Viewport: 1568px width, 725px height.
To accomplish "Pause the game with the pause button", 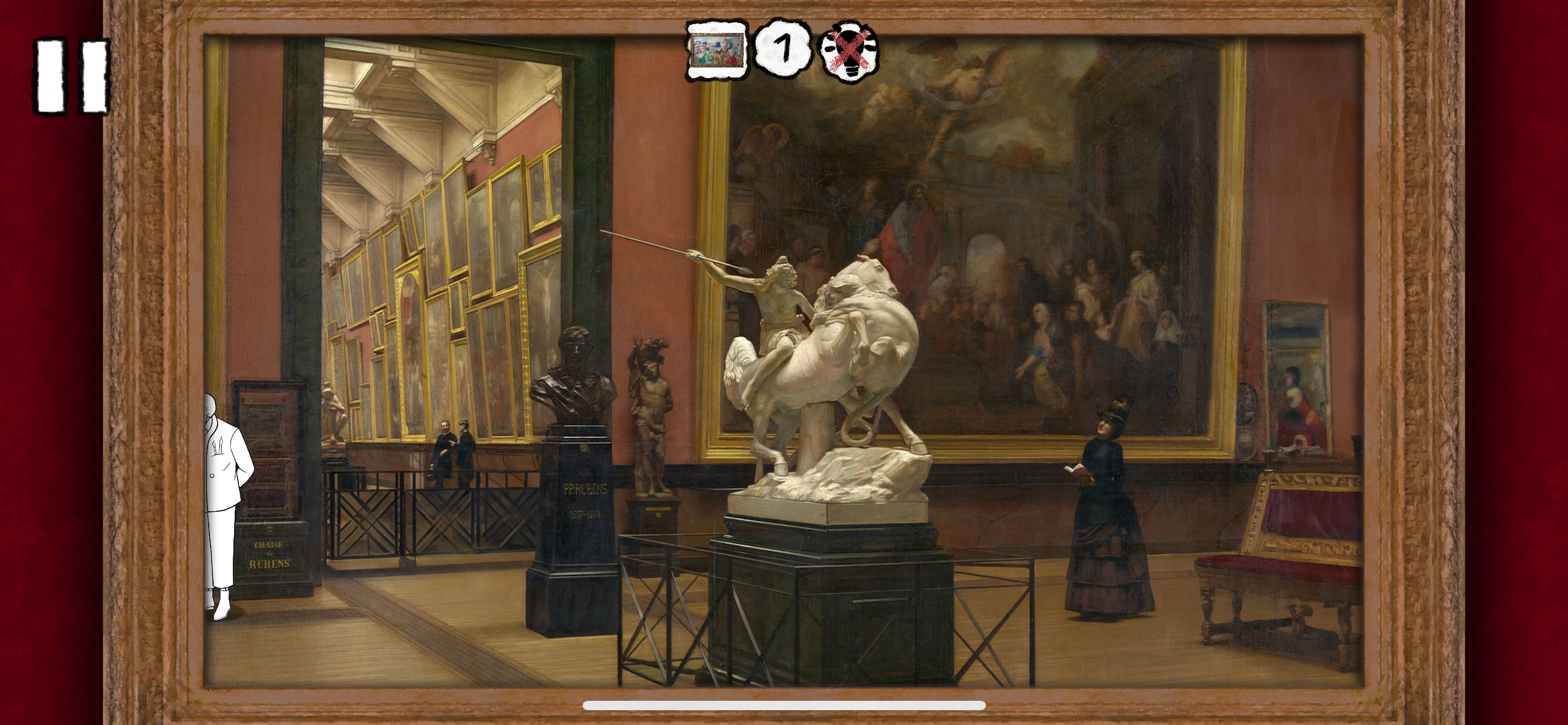I will coord(72,76).
